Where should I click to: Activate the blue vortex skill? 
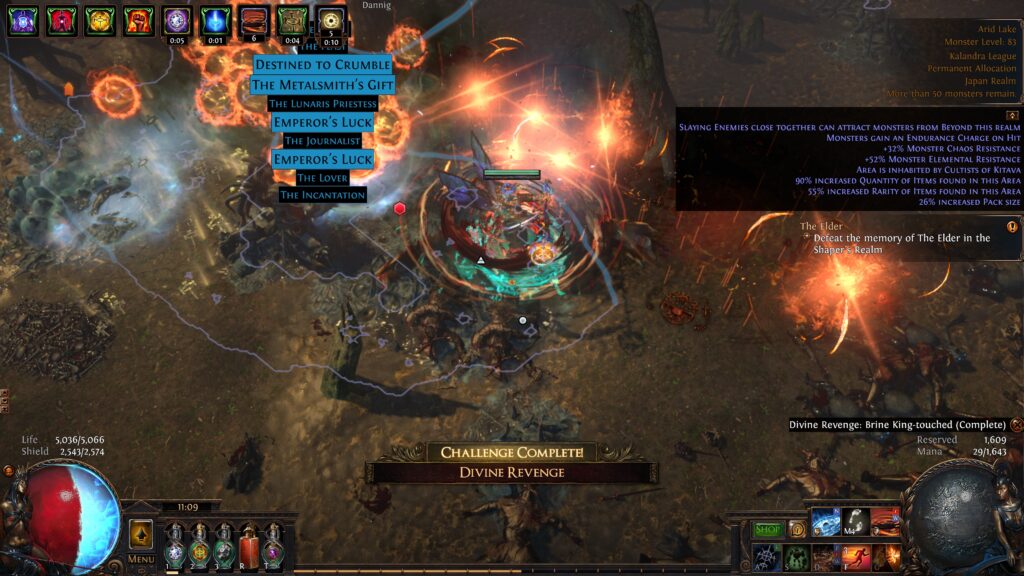point(826,521)
